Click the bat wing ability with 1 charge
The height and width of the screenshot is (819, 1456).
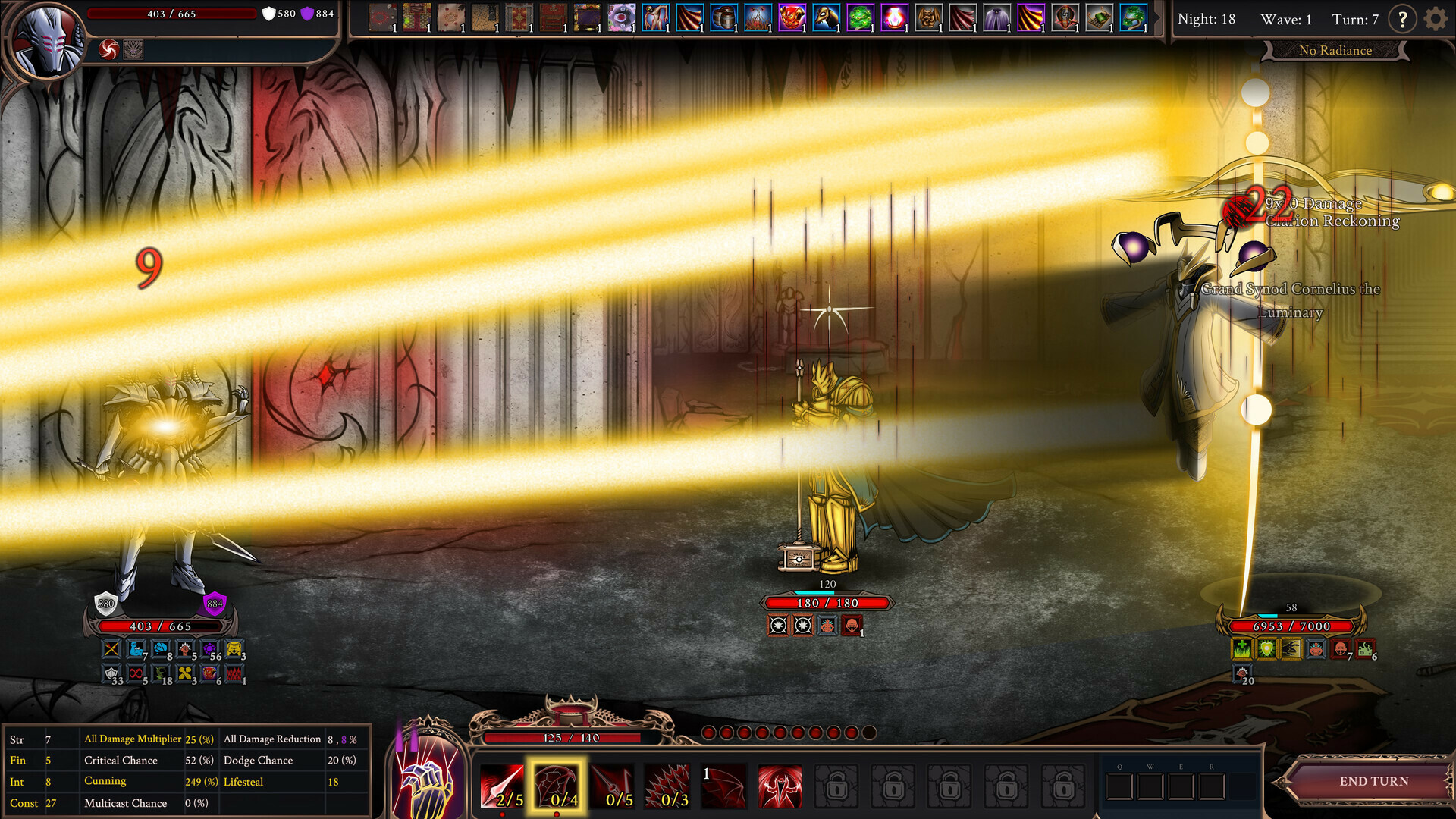point(724,785)
